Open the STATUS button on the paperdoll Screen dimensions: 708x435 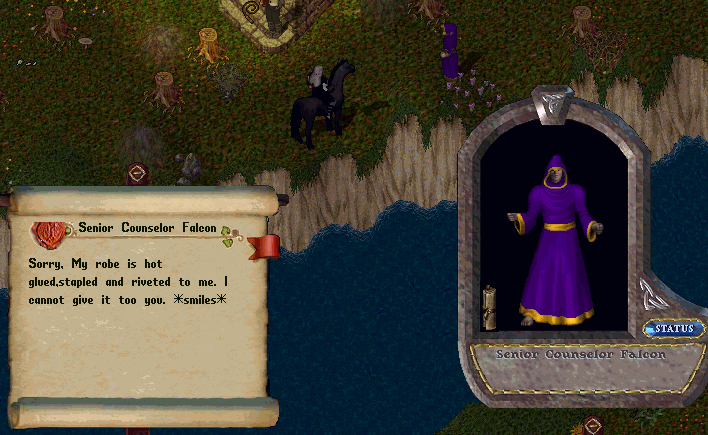tap(676, 329)
